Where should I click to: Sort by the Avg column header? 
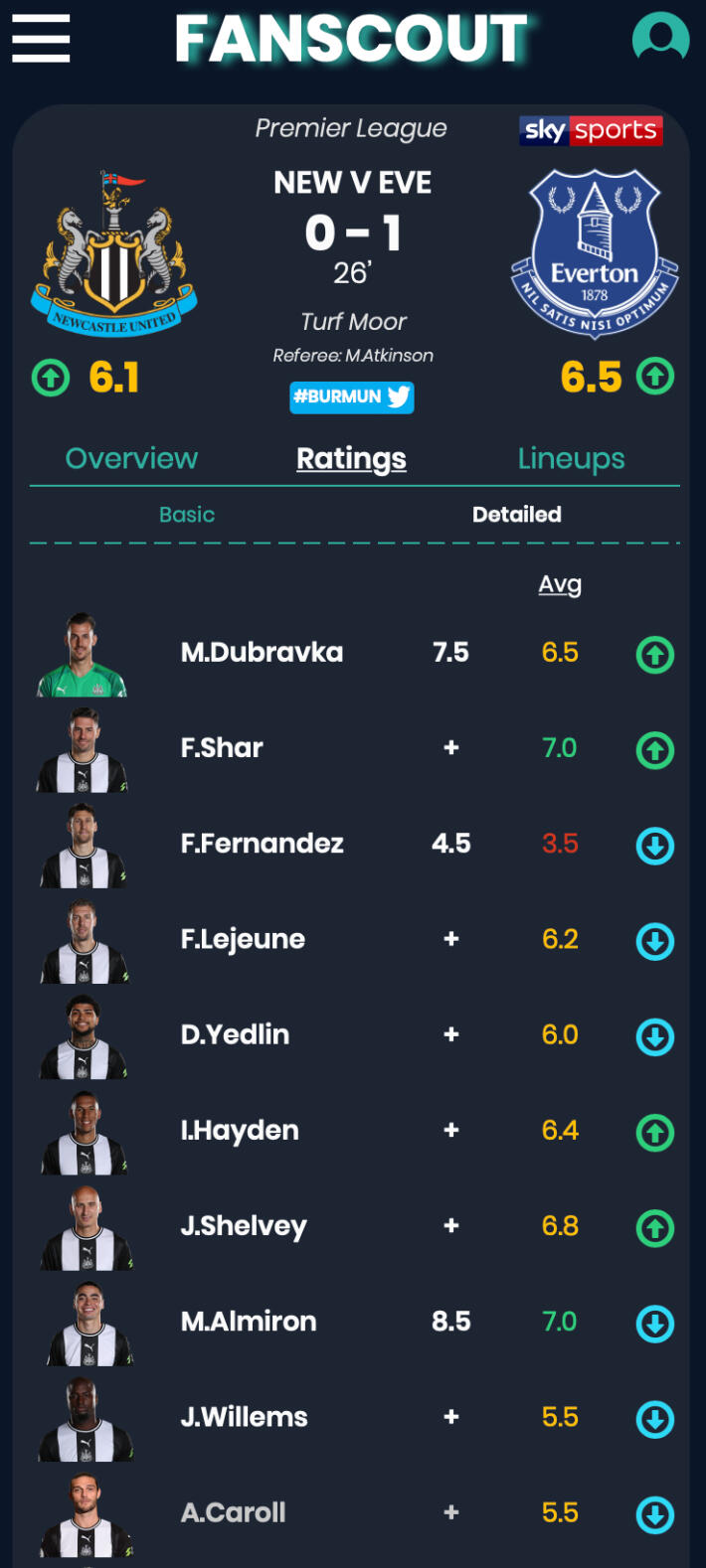[560, 584]
